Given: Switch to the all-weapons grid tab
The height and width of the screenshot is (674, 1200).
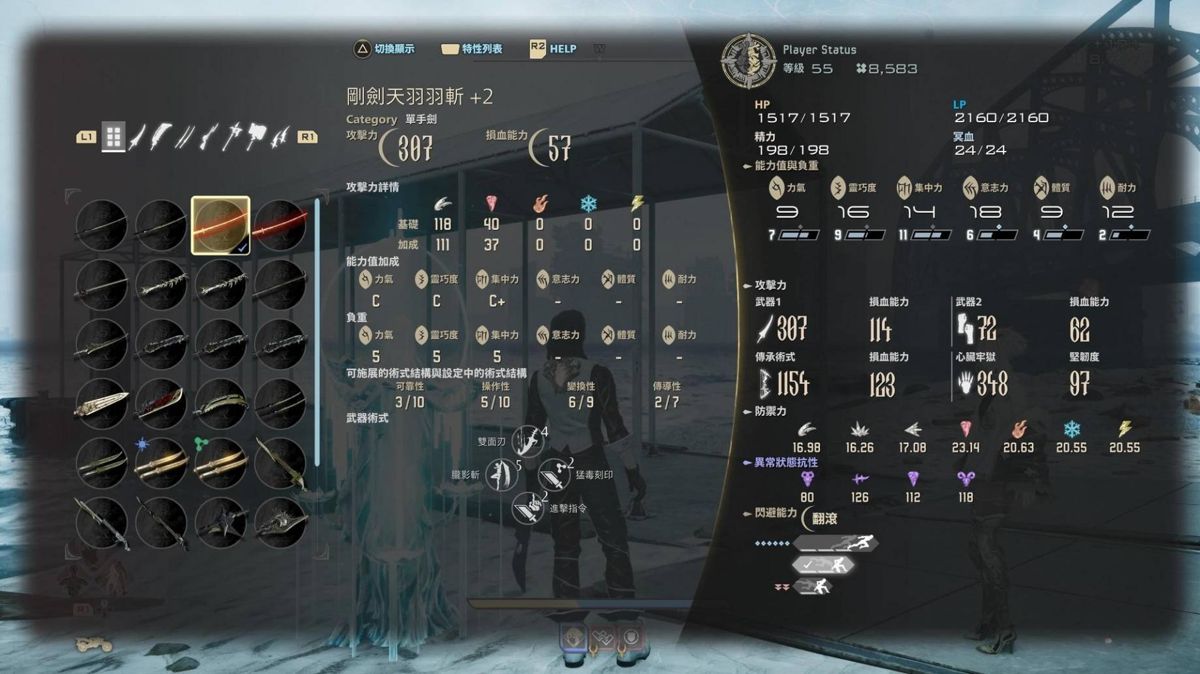Looking at the screenshot, I should tap(113, 137).
